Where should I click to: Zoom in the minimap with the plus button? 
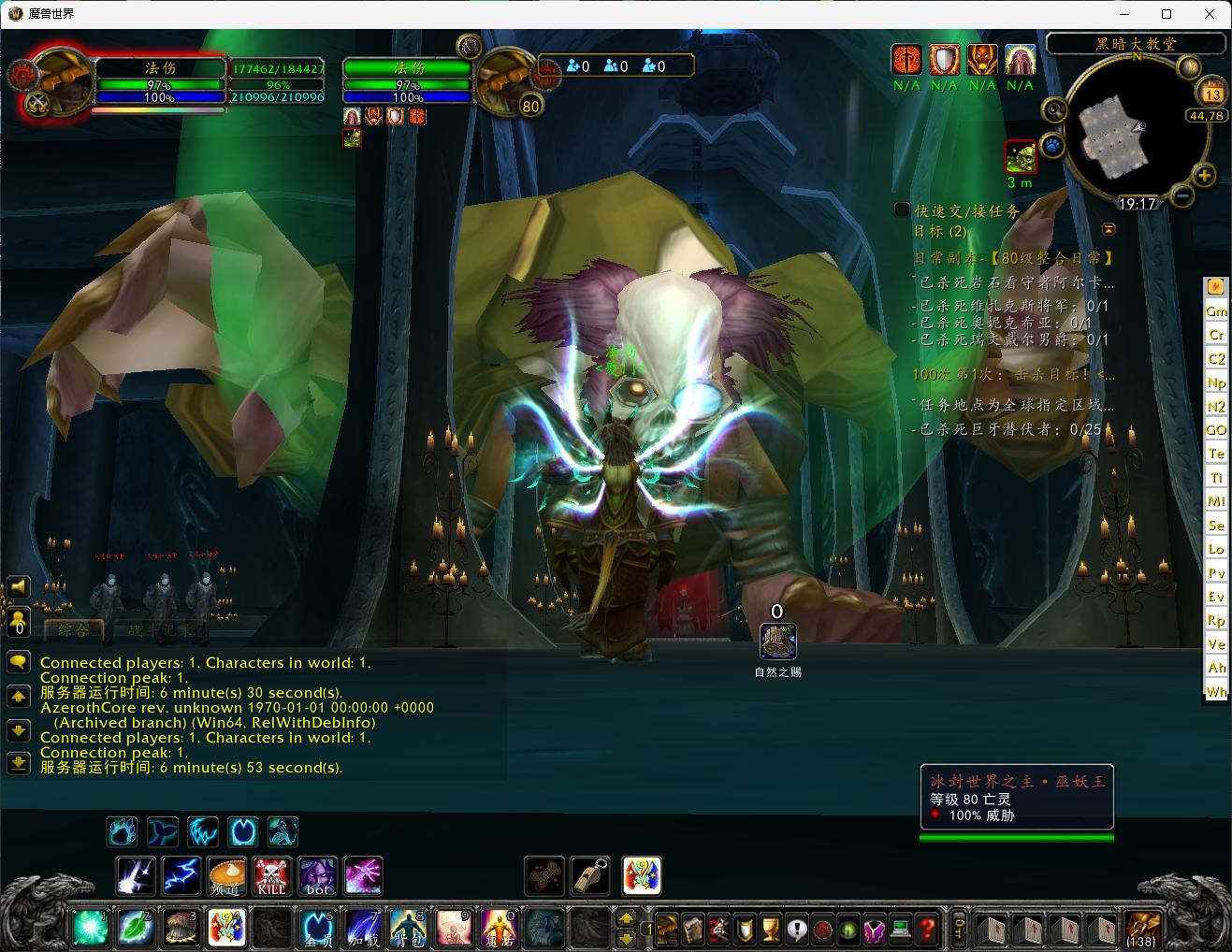click(1204, 175)
